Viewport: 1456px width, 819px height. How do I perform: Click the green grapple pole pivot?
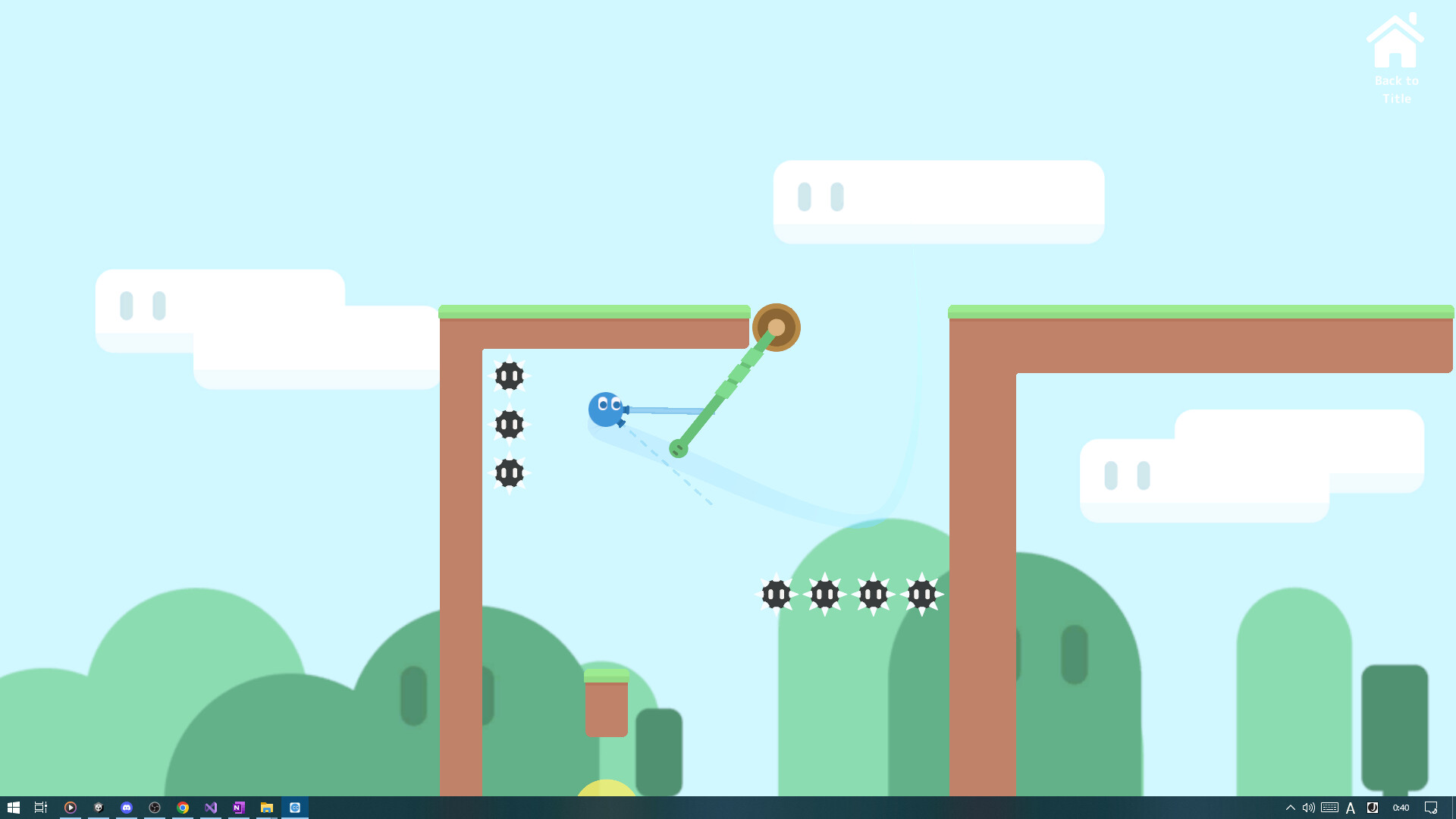click(x=777, y=327)
